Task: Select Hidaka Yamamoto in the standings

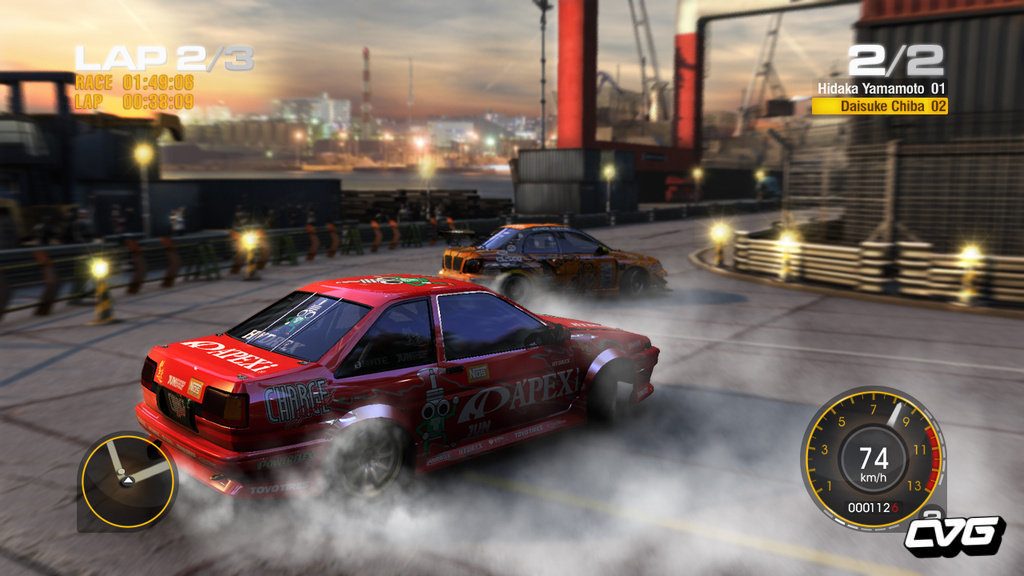Action: pyautogui.click(x=881, y=89)
